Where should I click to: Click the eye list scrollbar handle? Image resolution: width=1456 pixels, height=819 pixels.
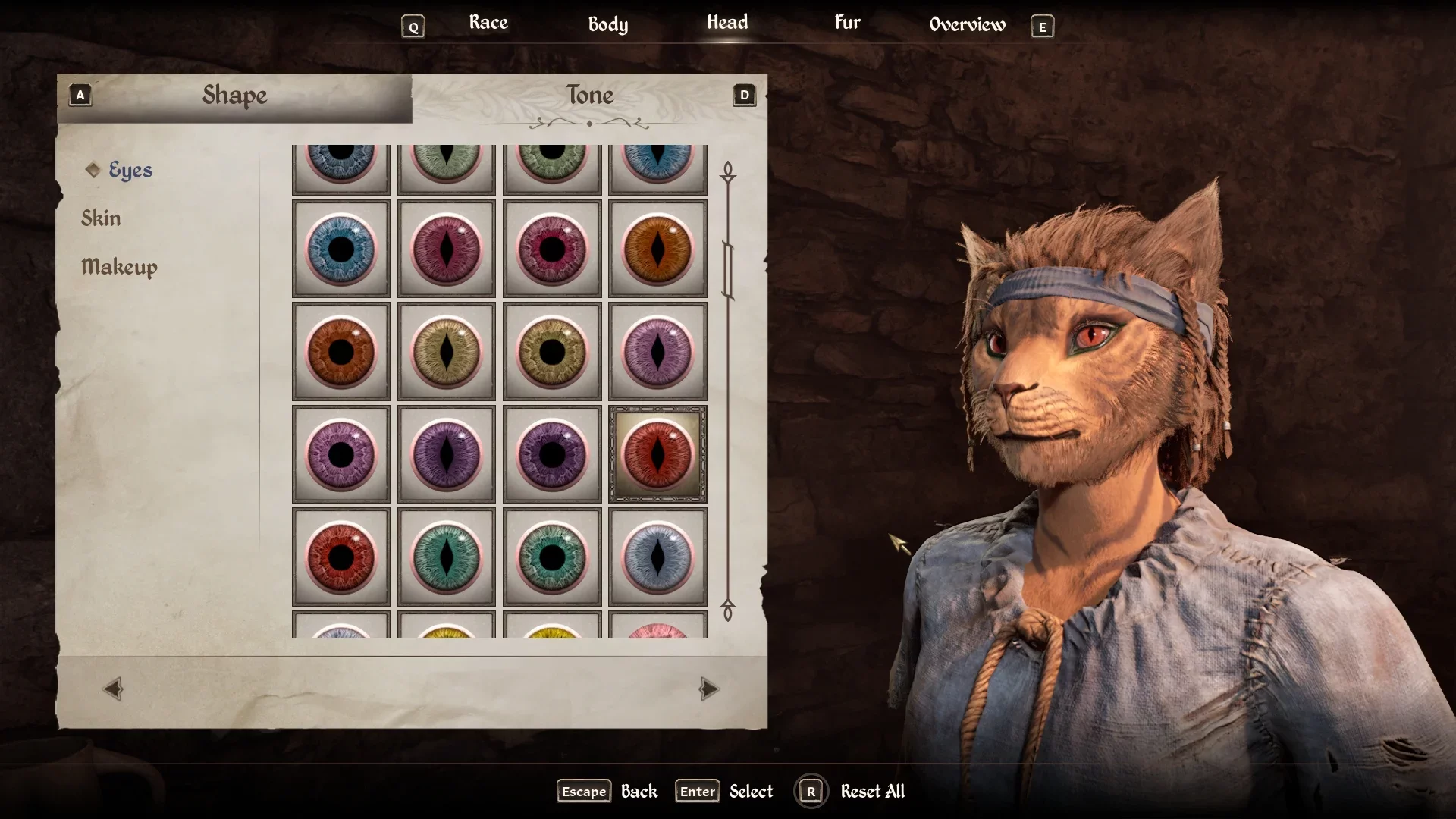click(728, 270)
